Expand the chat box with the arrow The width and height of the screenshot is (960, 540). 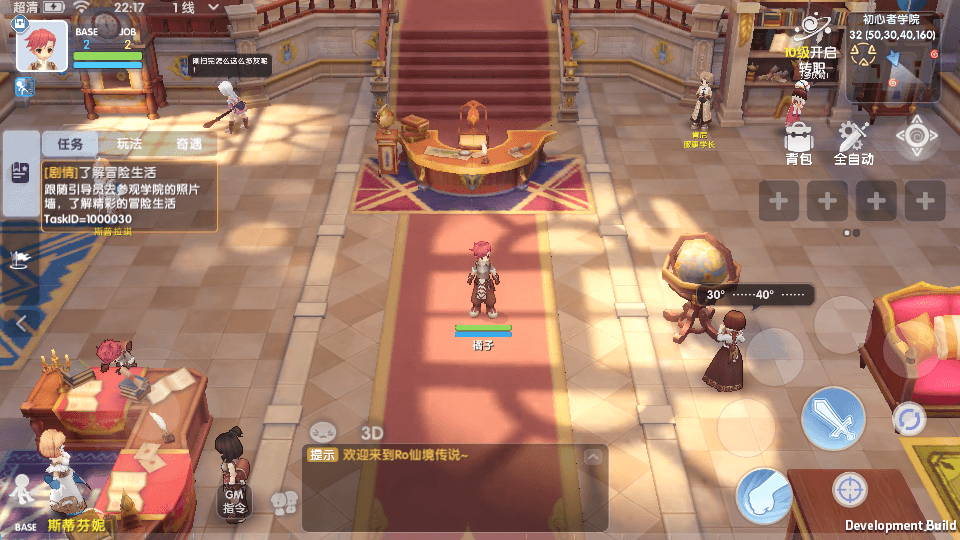point(592,457)
